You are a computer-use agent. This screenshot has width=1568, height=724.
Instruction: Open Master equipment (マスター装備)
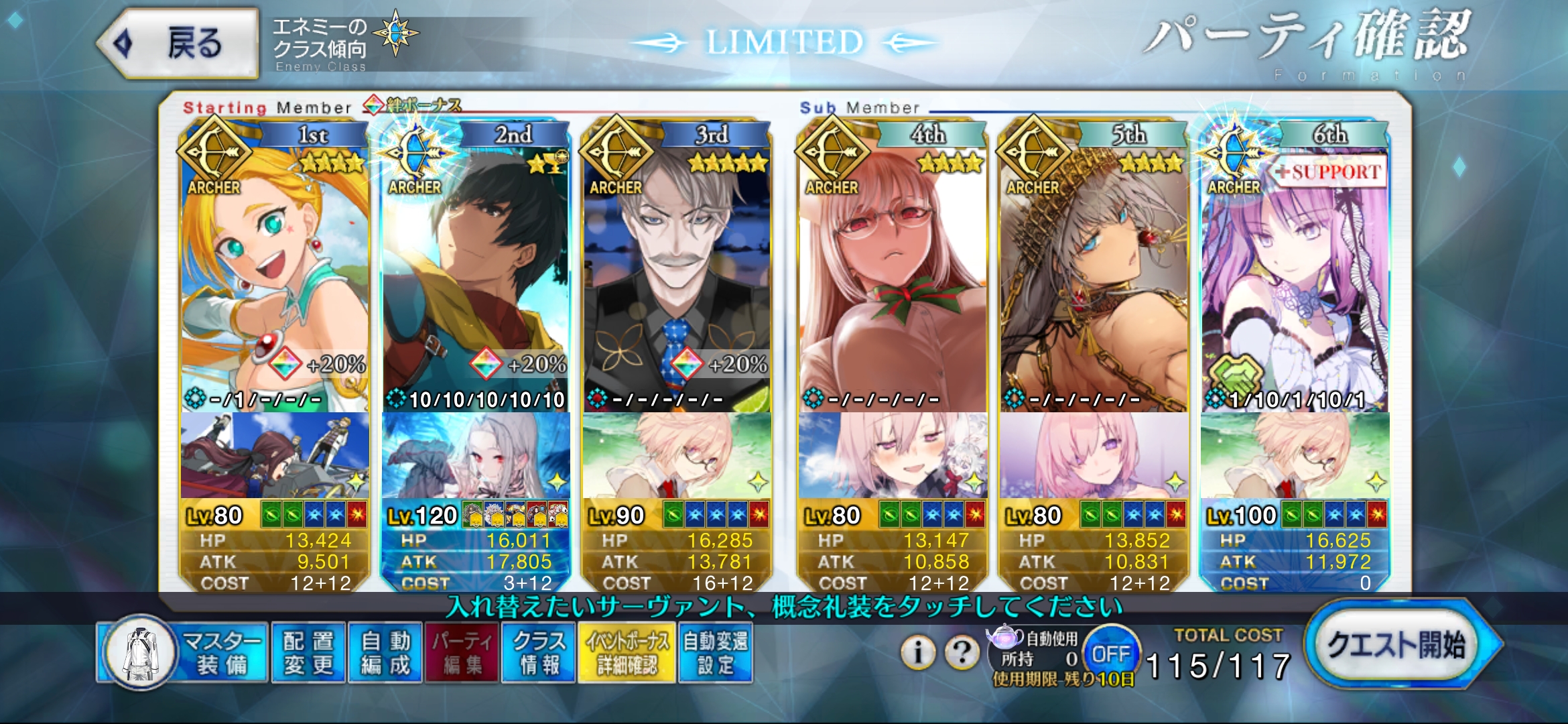pos(184,653)
